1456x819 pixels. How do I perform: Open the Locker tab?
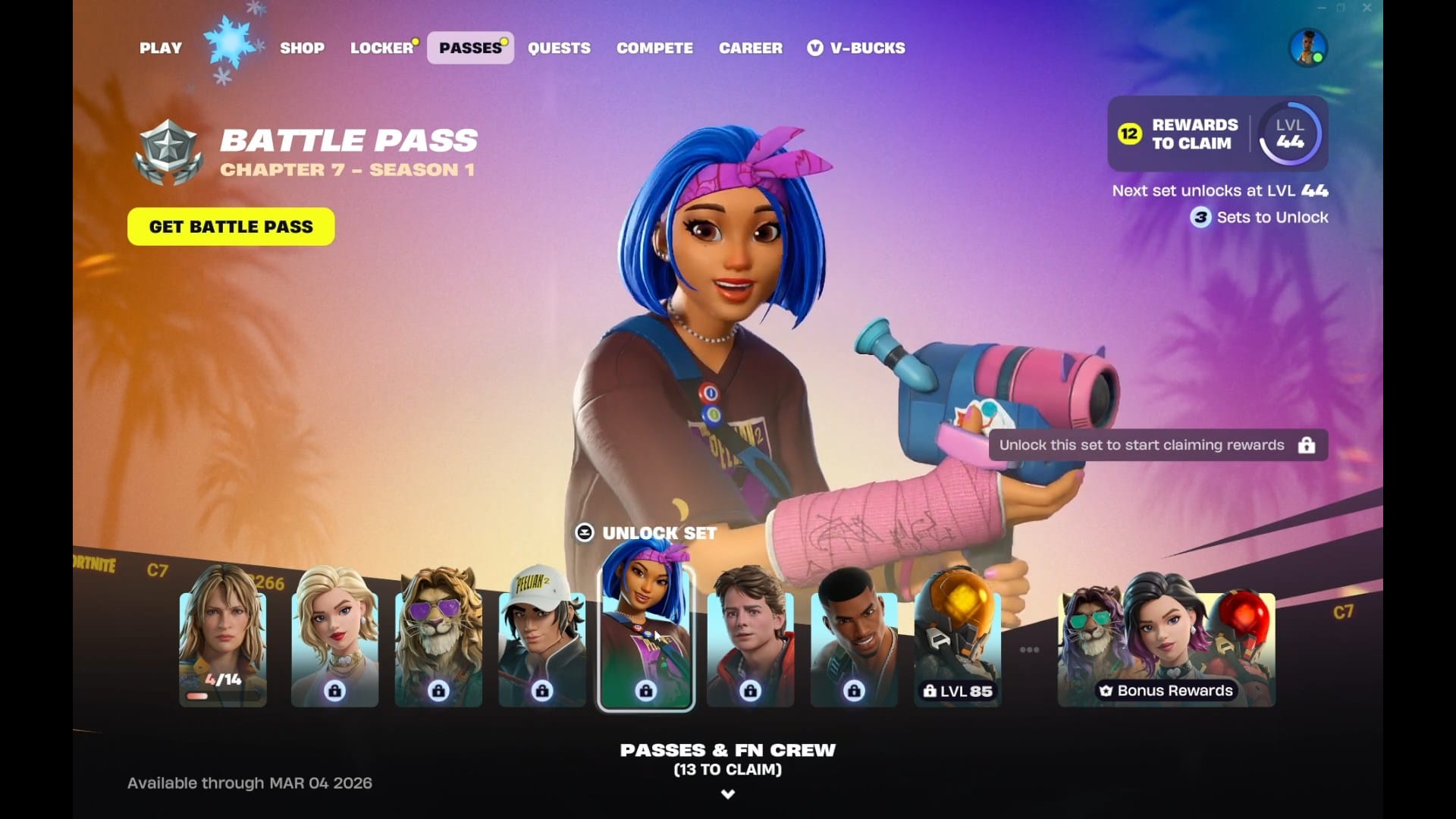click(x=381, y=48)
